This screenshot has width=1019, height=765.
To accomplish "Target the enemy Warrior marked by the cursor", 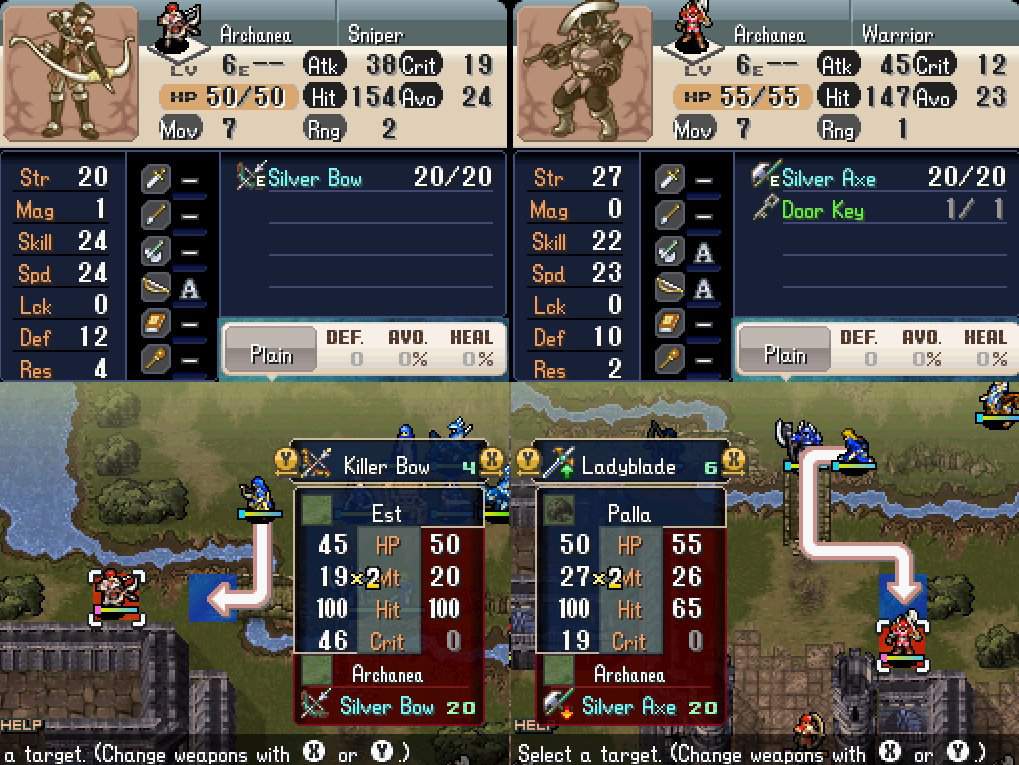I will 903,645.
